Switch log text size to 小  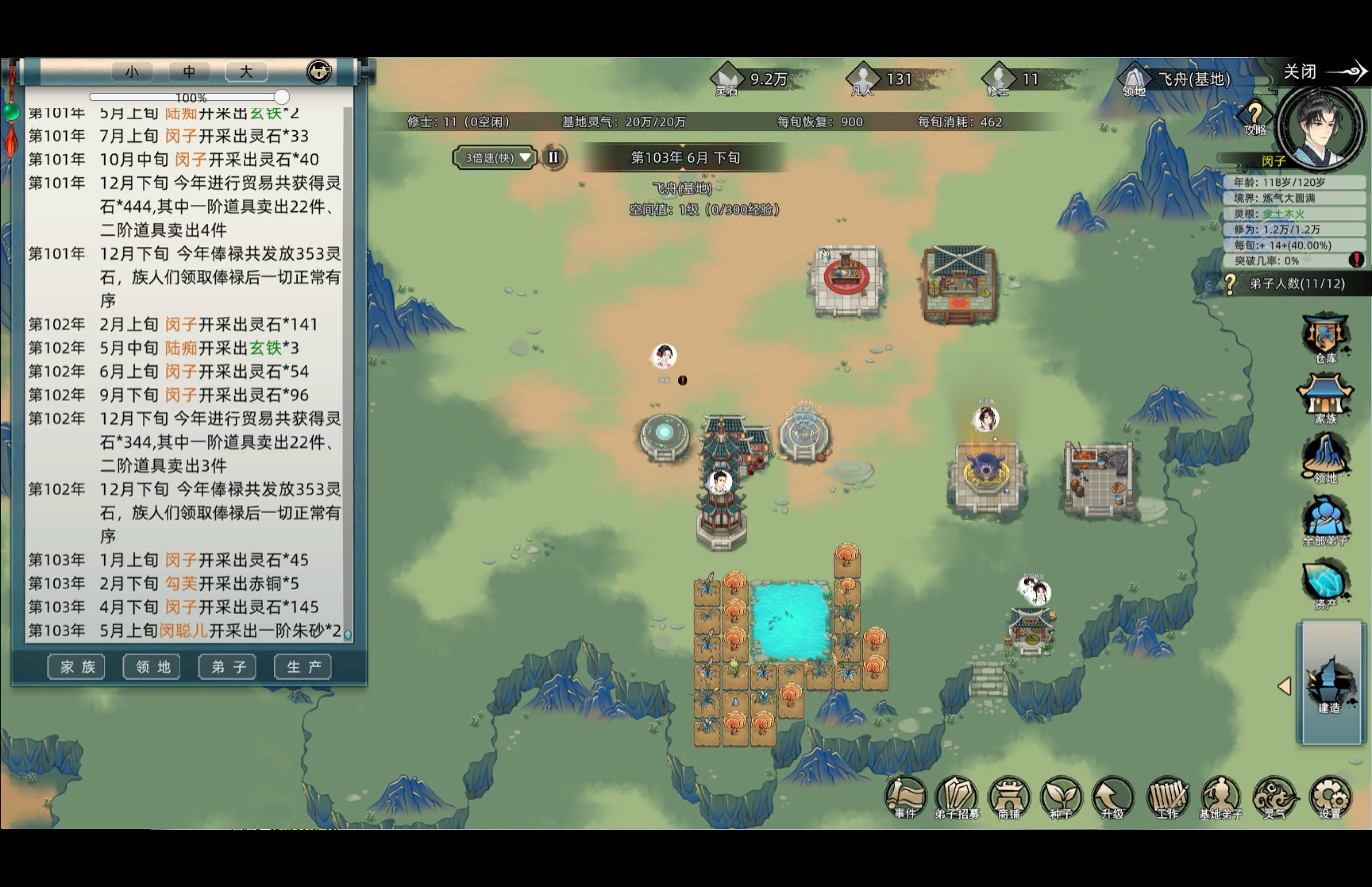tap(131, 71)
